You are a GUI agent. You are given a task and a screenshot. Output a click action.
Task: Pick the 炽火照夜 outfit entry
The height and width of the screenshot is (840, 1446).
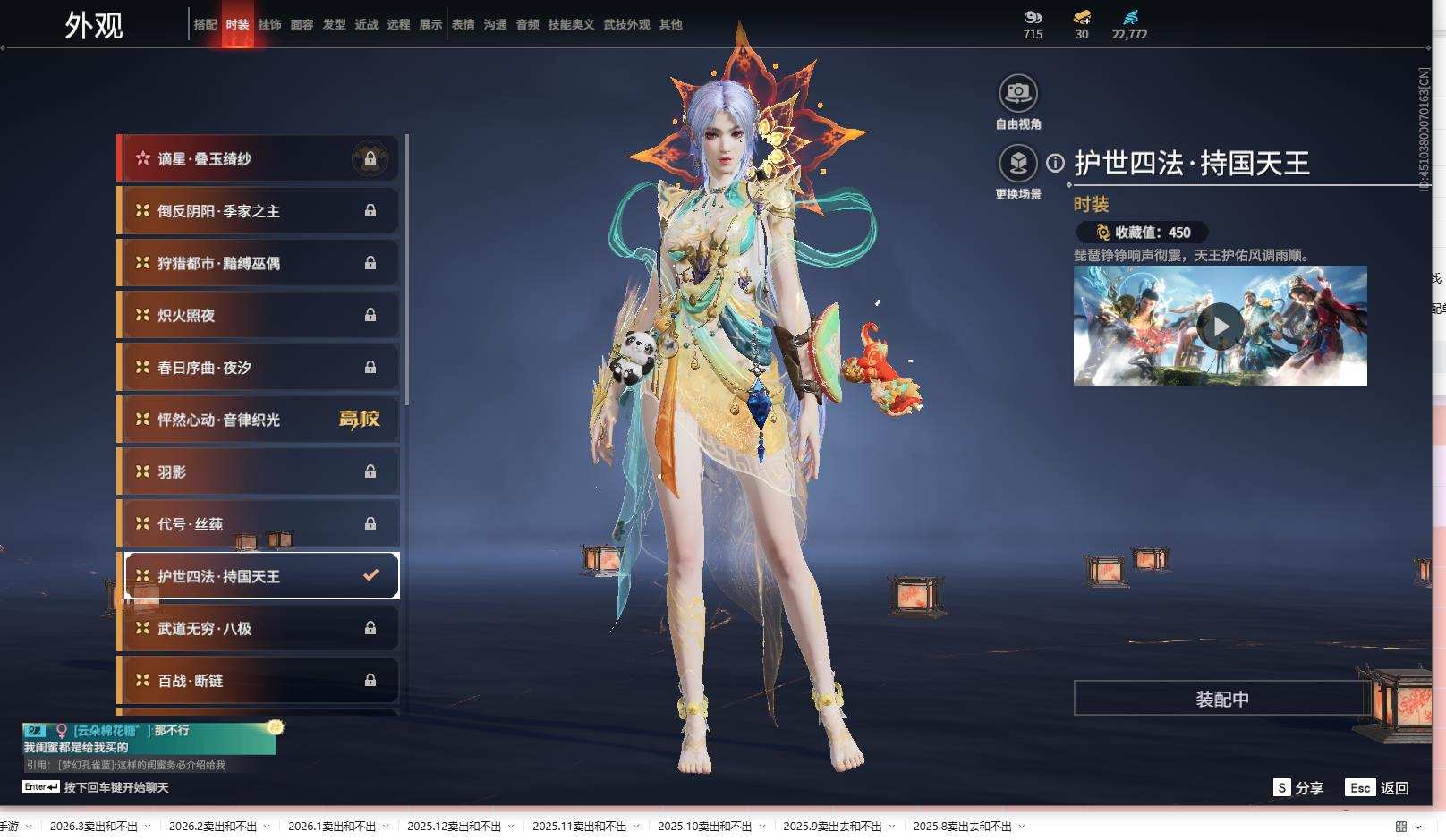[x=258, y=316]
